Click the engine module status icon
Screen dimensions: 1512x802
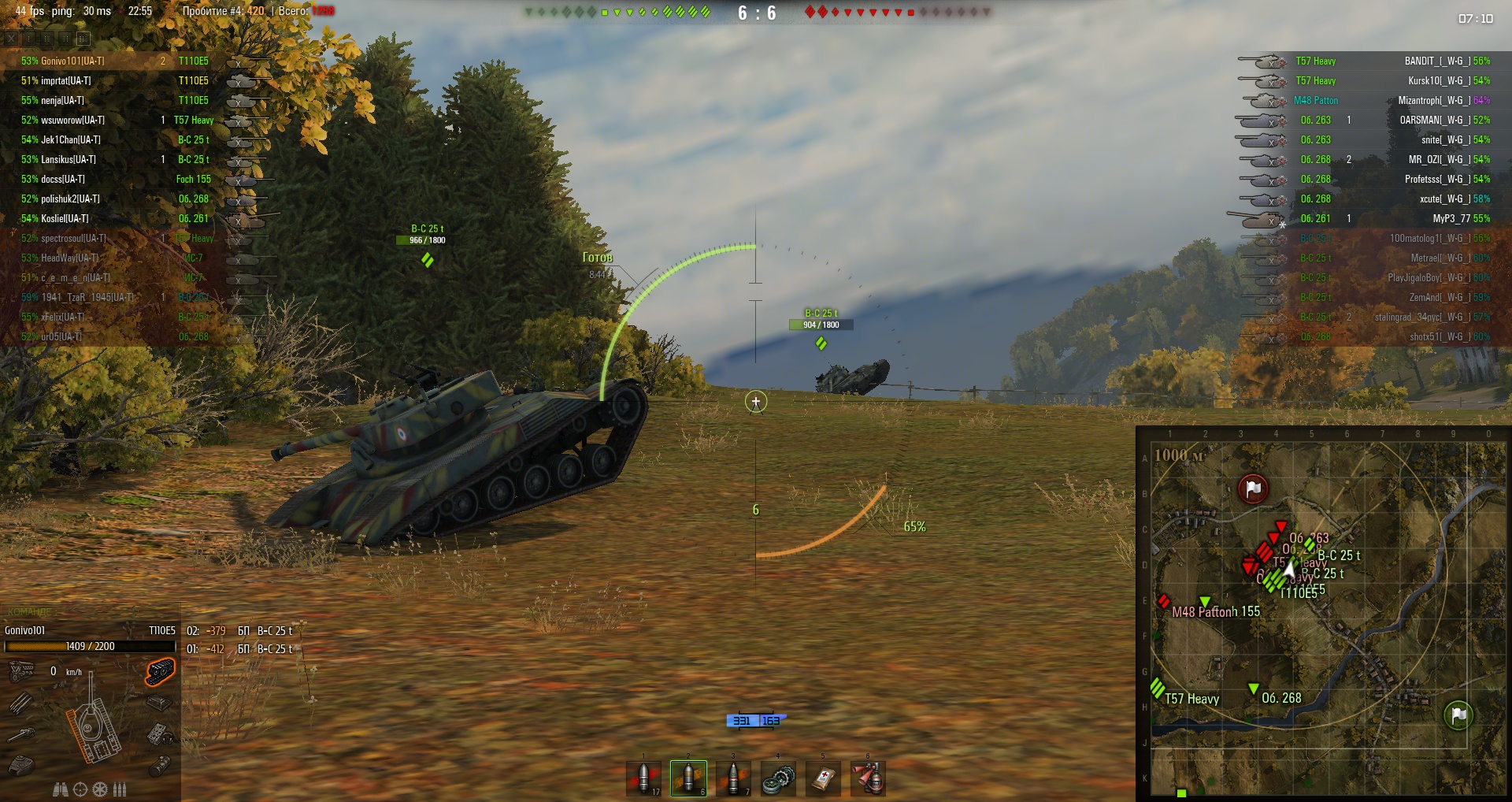click(x=21, y=671)
